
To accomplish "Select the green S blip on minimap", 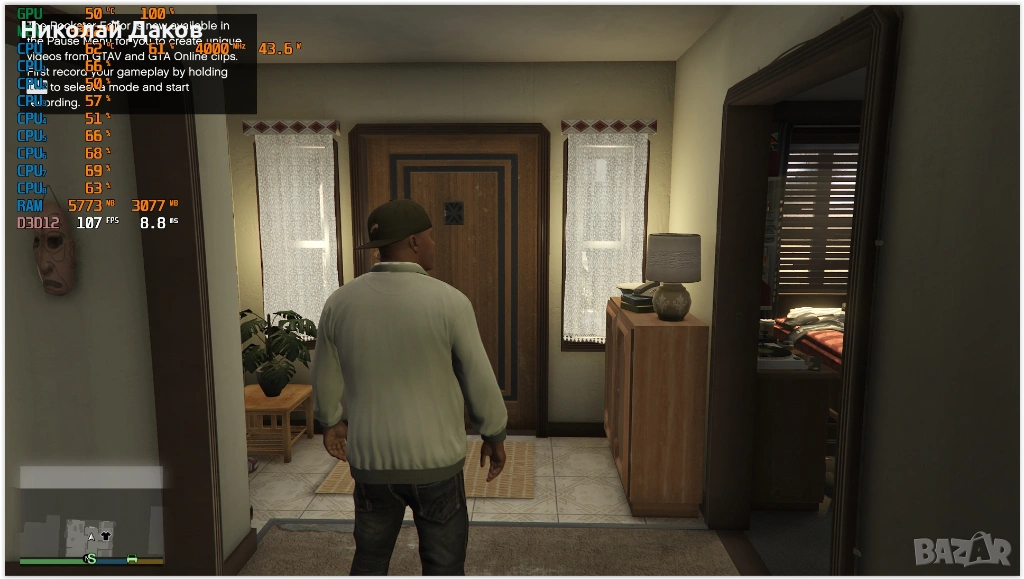I will [91, 558].
